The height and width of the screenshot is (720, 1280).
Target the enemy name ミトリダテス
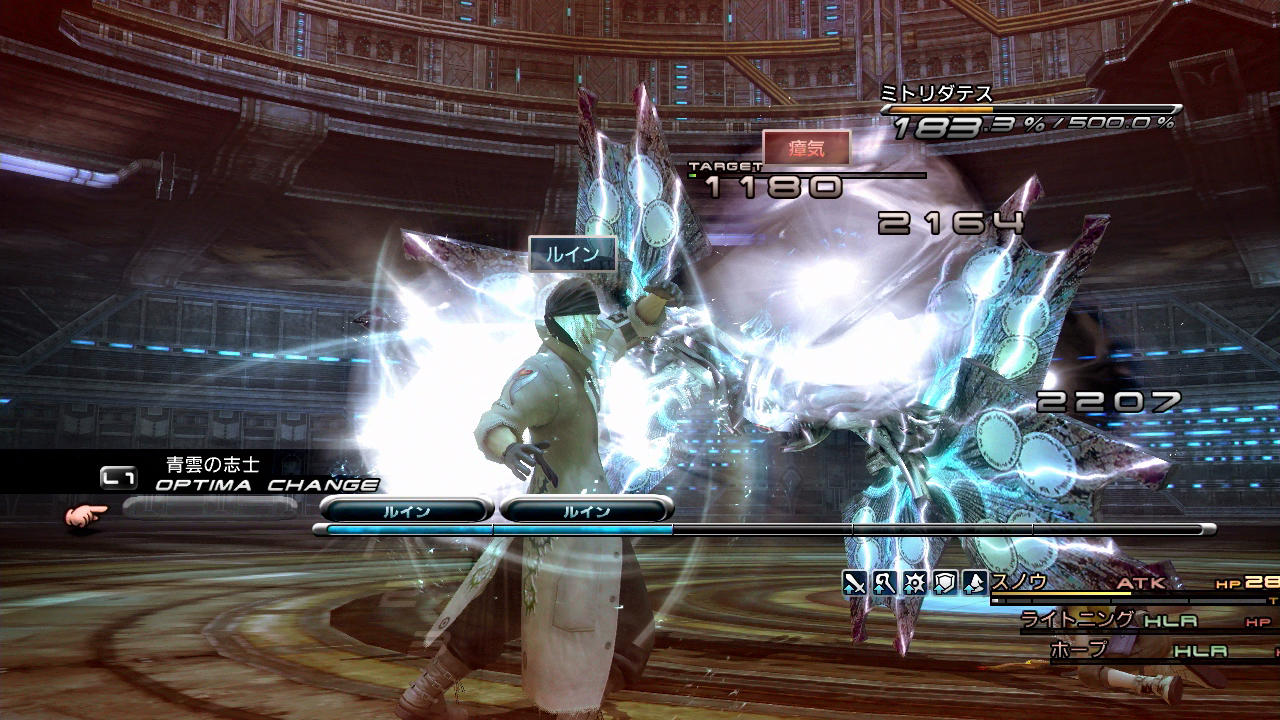tap(935, 94)
